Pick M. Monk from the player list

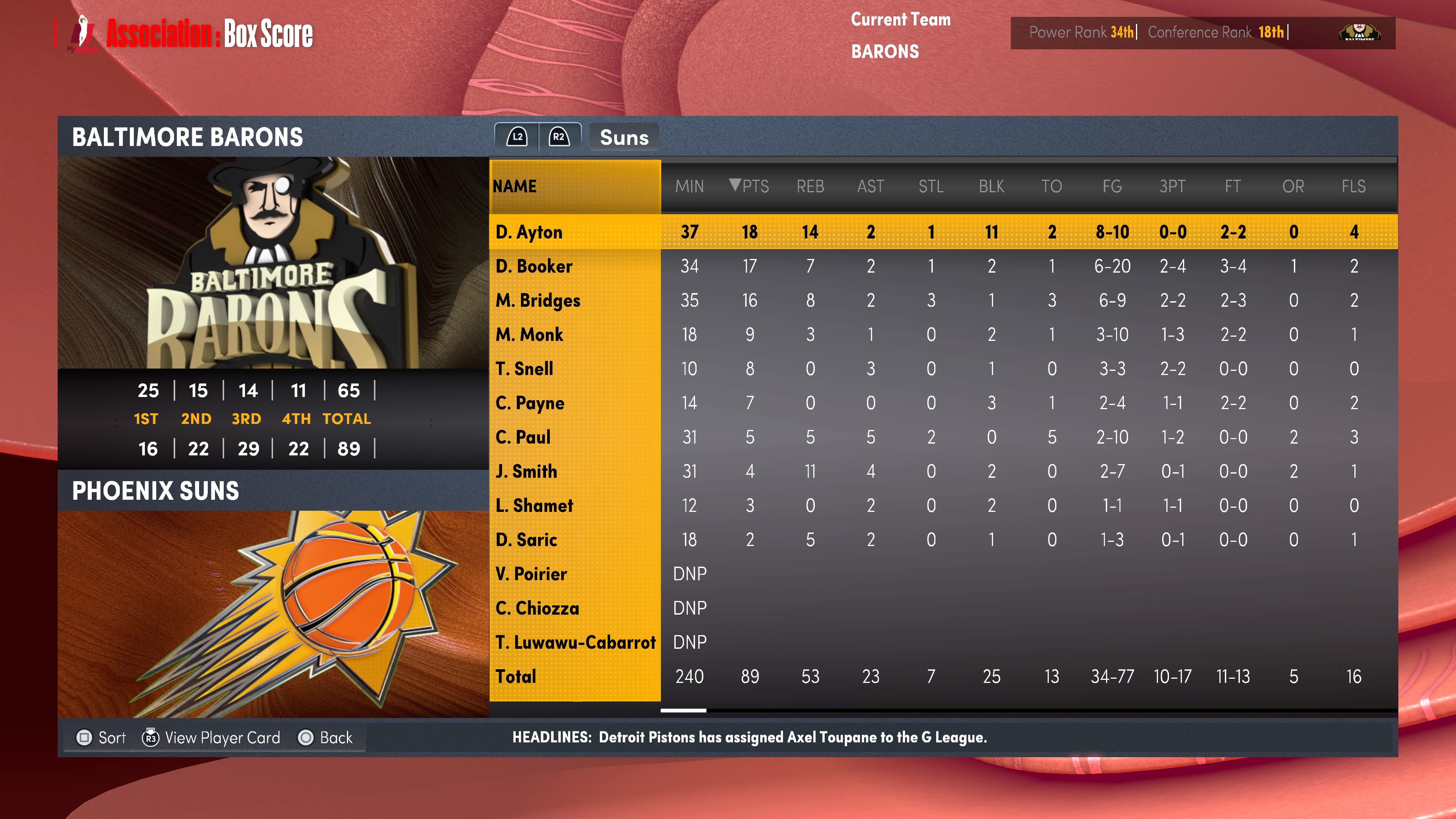(x=530, y=334)
